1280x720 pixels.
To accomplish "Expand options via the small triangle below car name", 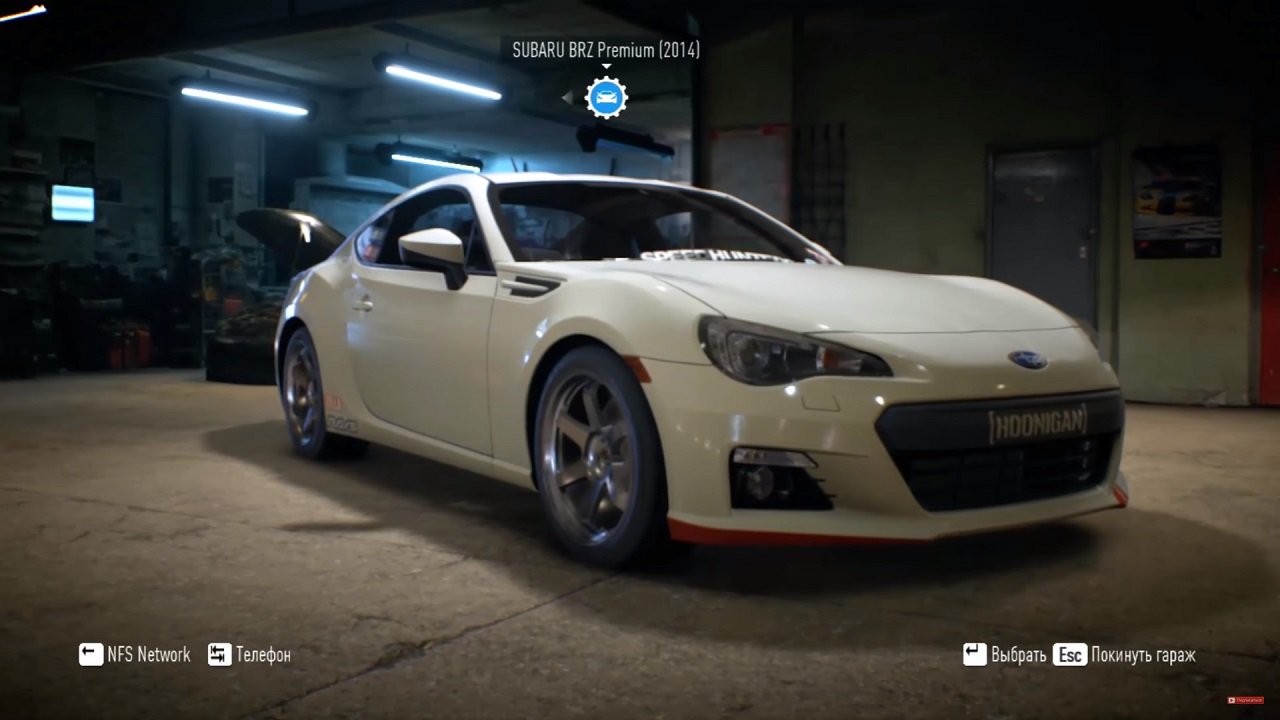I will [x=606, y=65].
